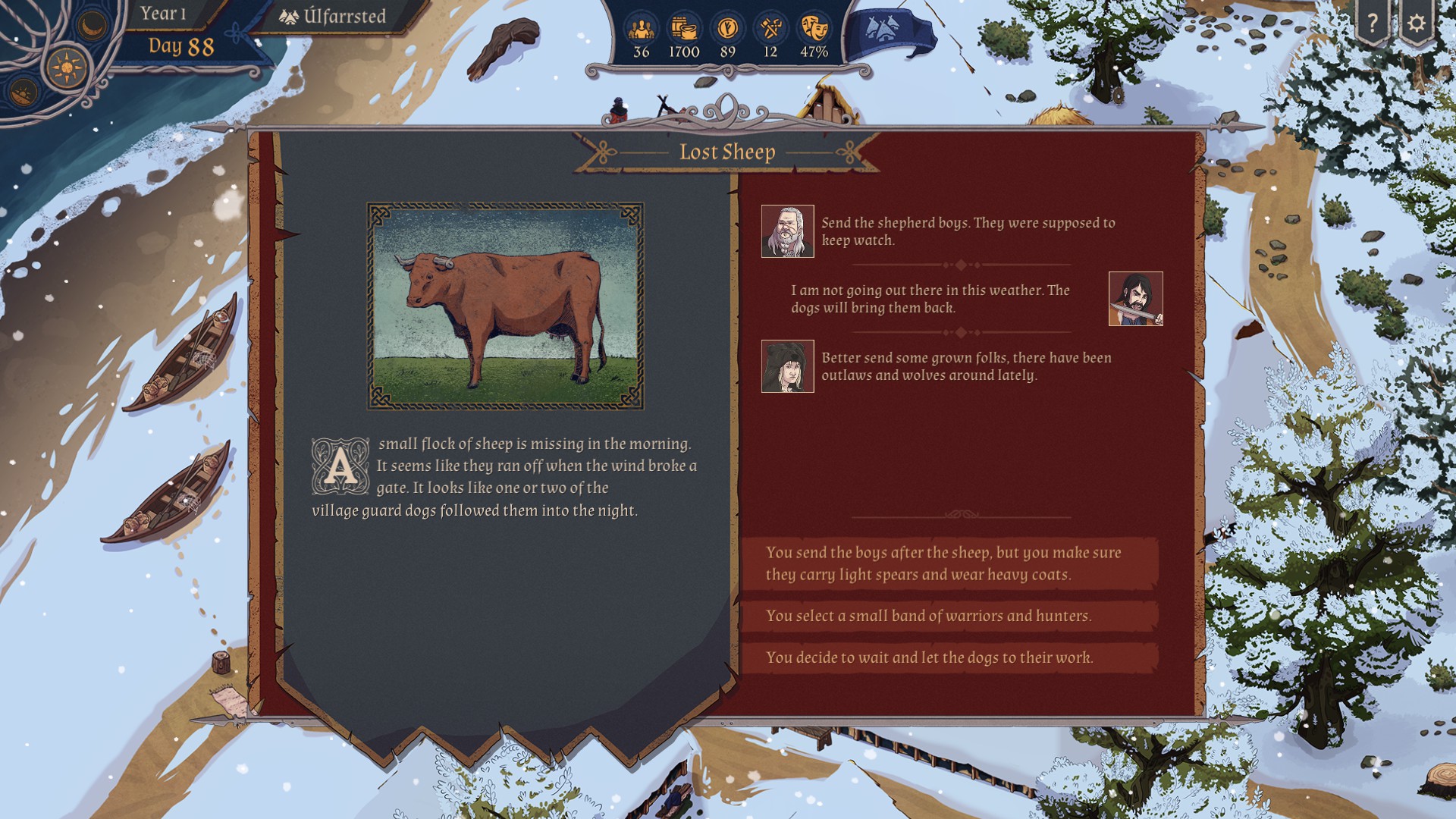The width and height of the screenshot is (1456, 819).
Task: Open the settings gear menu
Action: coord(1416,24)
